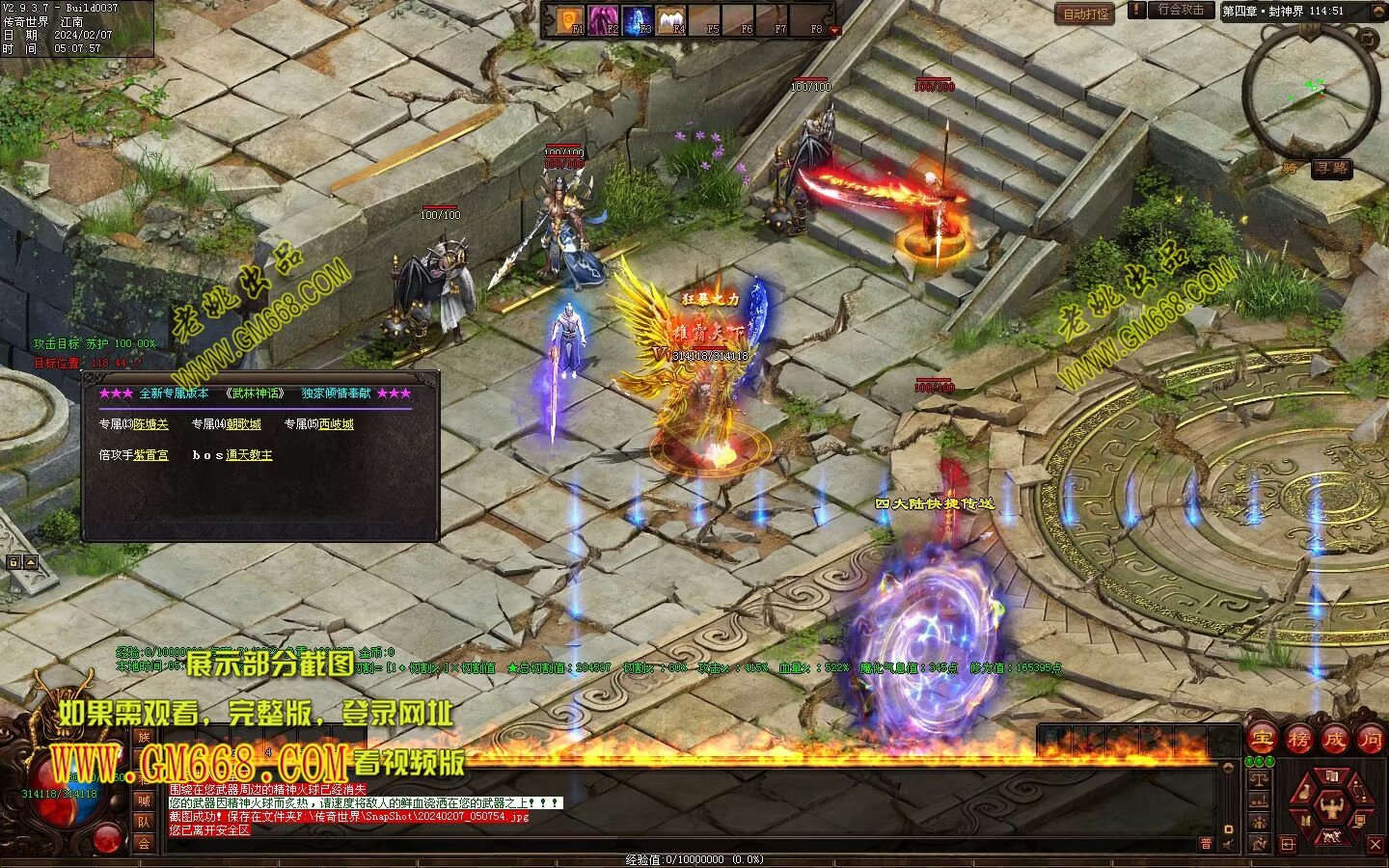Click the 行会攻击 guild attack button
This screenshot has width=1389, height=868.
[x=1181, y=10]
